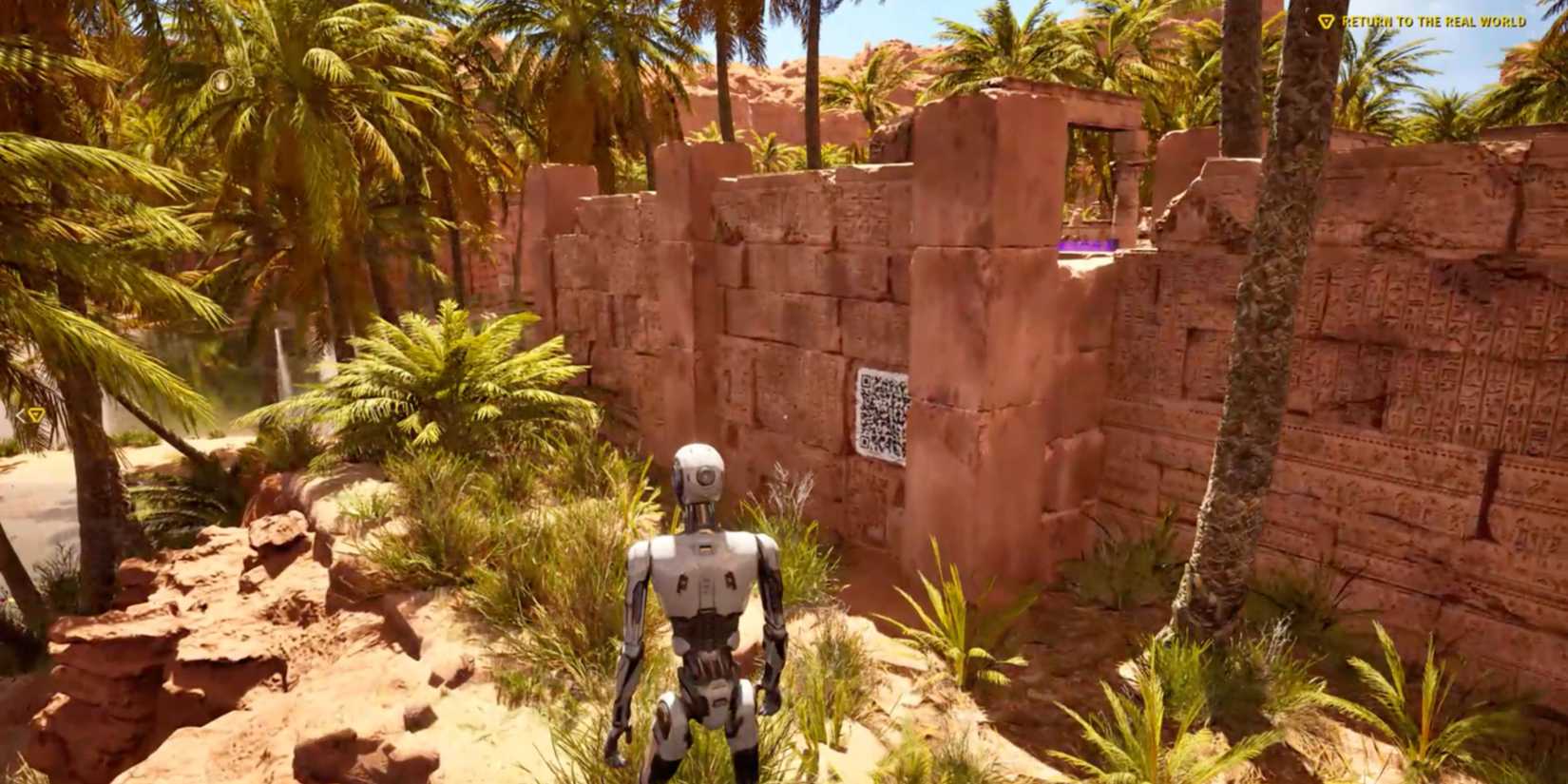Click the hand counter icon showing x3
1568x784 pixels.
point(223,84)
